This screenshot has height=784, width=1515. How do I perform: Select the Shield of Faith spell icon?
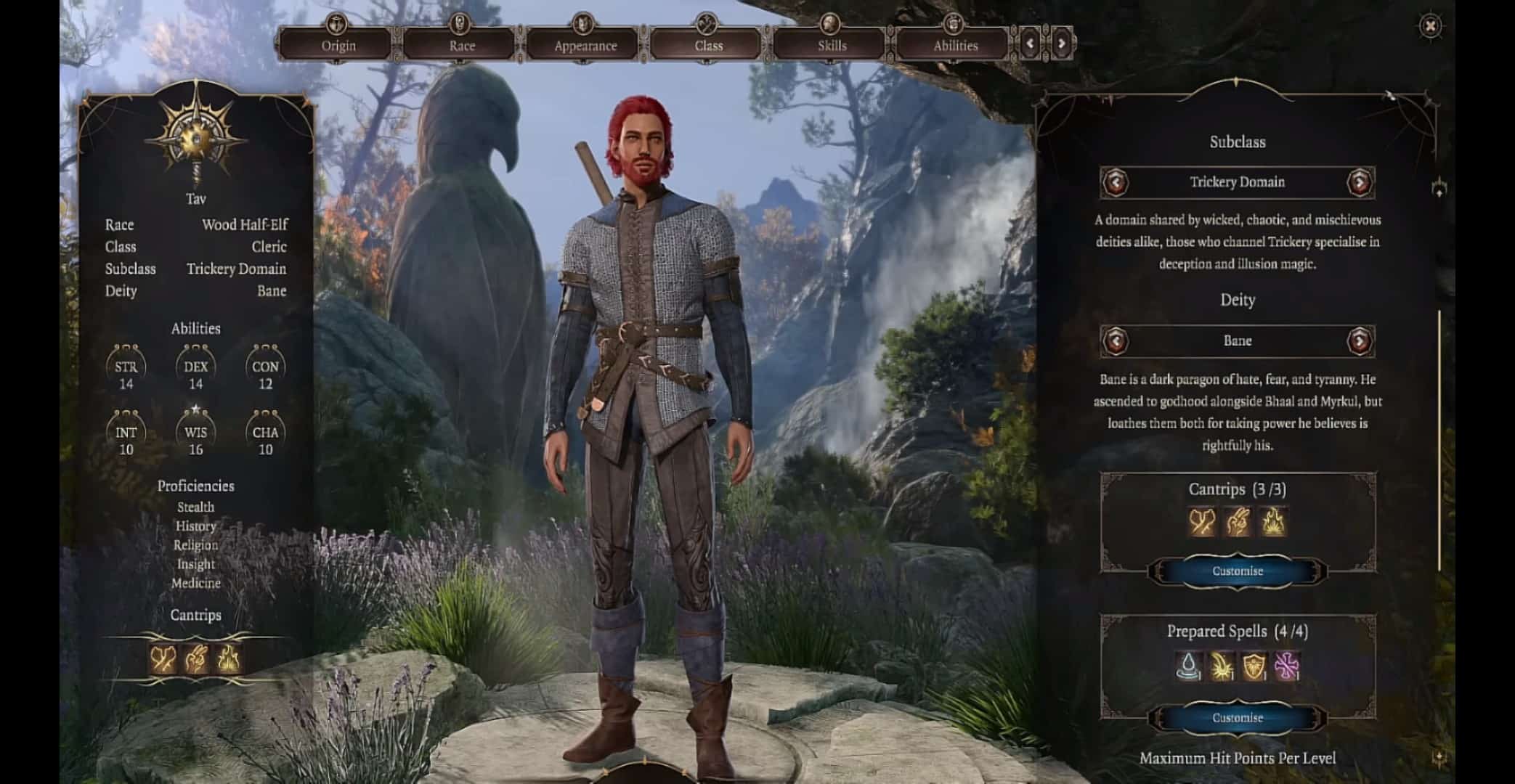click(x=1254, y=666)
